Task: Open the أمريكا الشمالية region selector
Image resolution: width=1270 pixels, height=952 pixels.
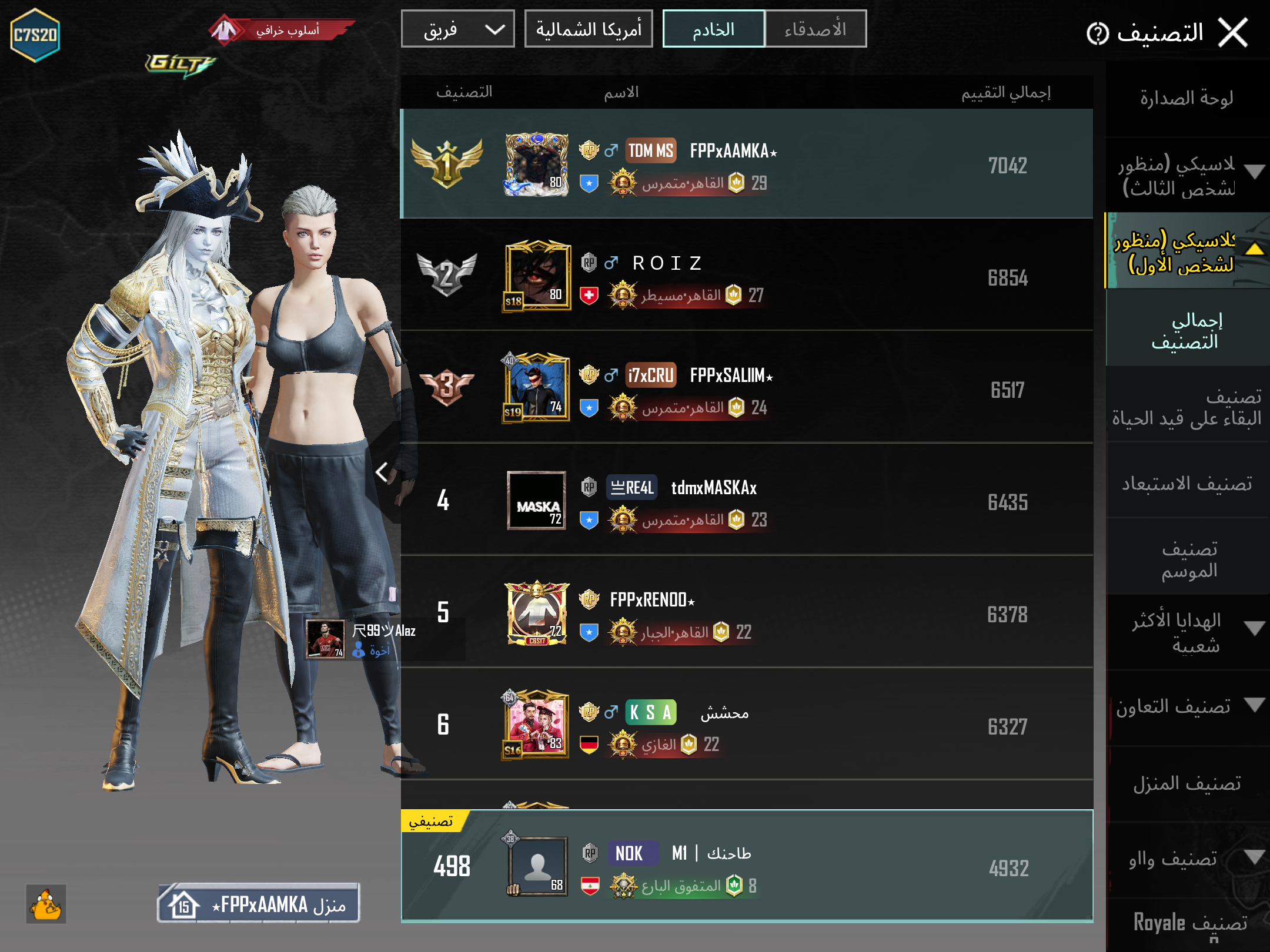Action: pos(588,29)
